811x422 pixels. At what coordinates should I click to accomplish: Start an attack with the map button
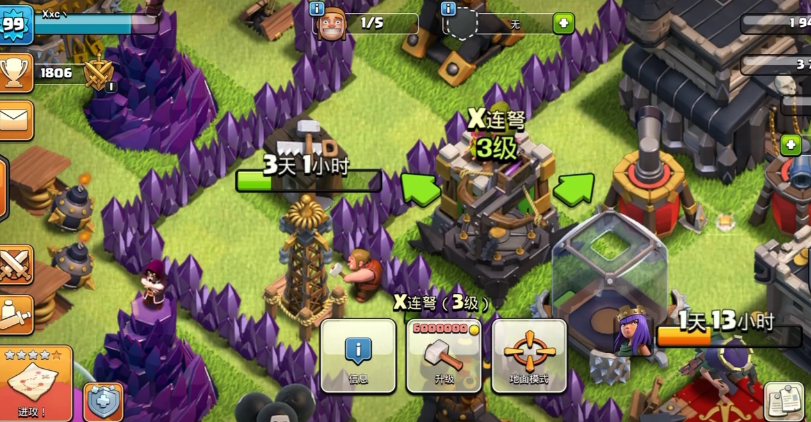pos(34,383)
